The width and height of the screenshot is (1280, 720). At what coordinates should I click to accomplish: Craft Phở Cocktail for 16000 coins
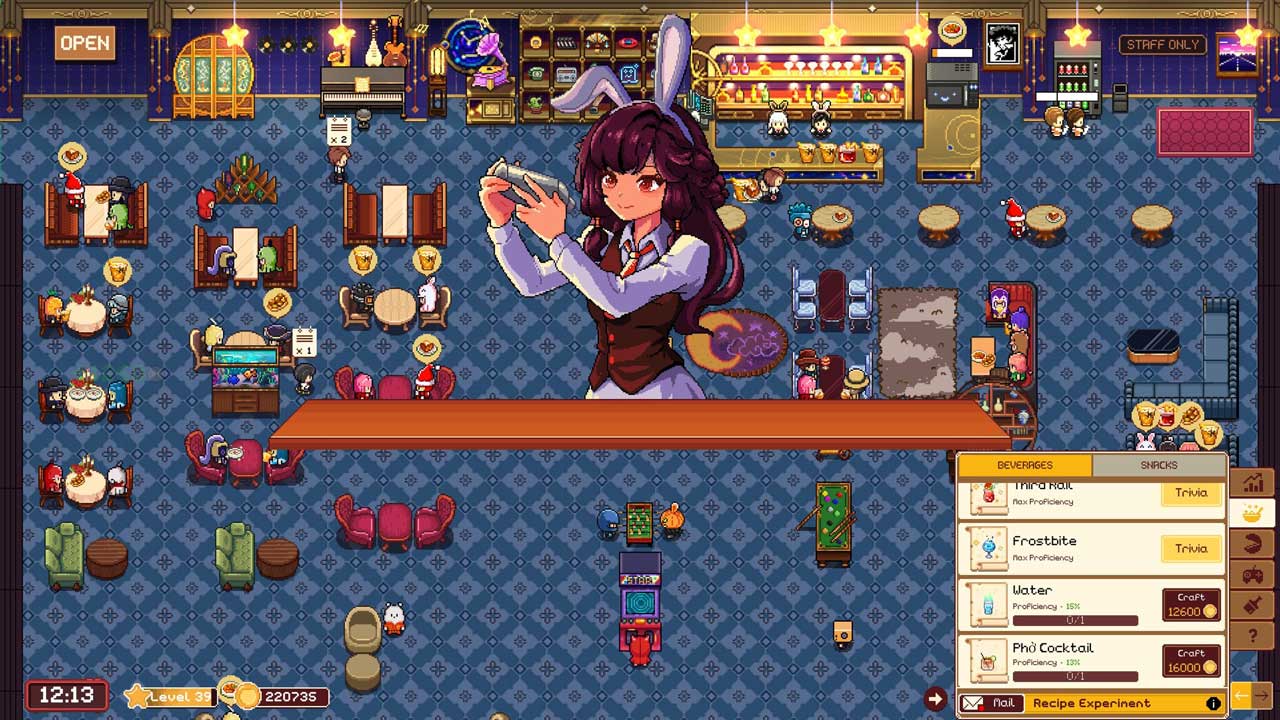(1191, 661)
